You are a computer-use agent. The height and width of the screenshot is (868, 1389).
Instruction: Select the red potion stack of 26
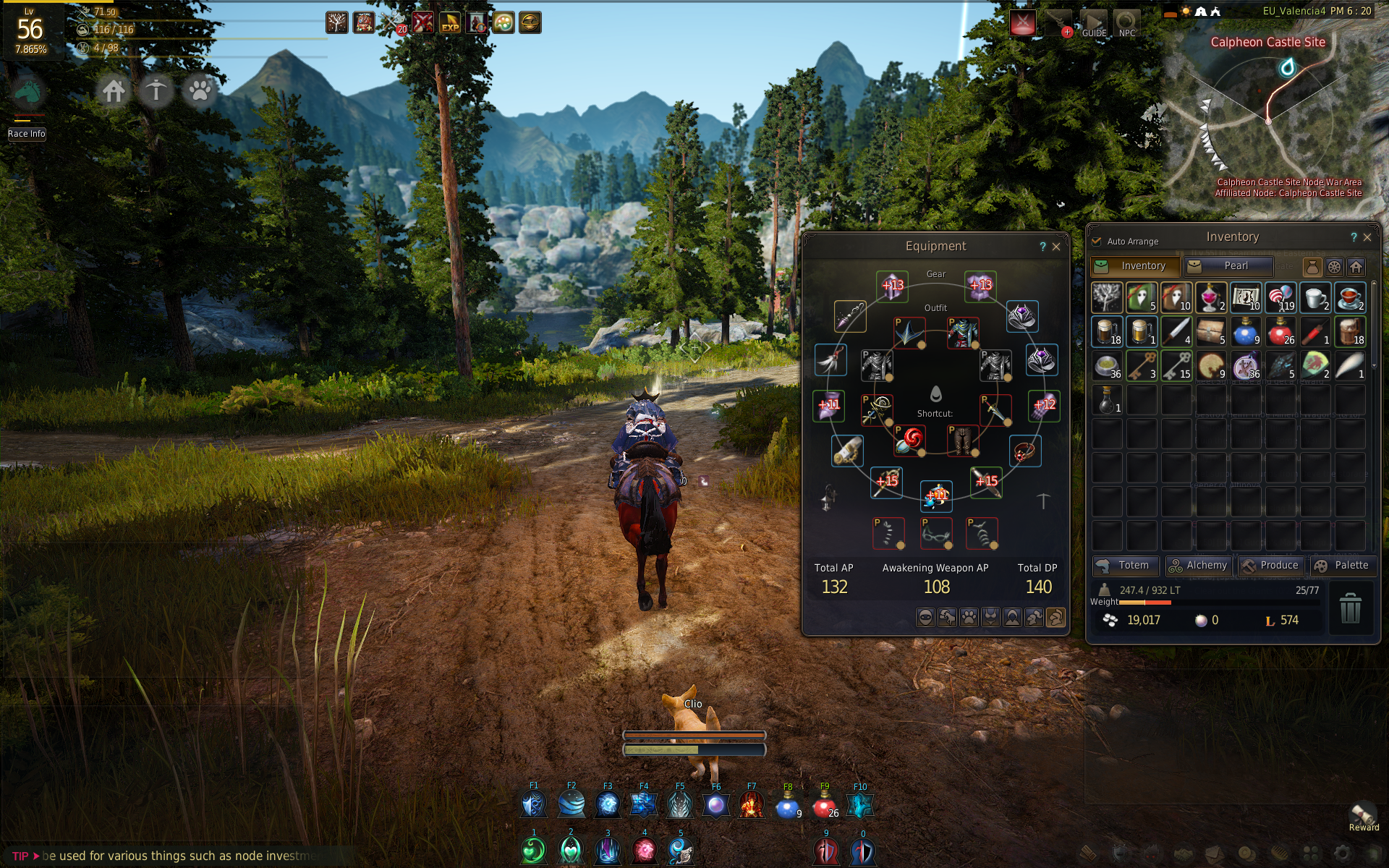click(x=1280, y=332)
